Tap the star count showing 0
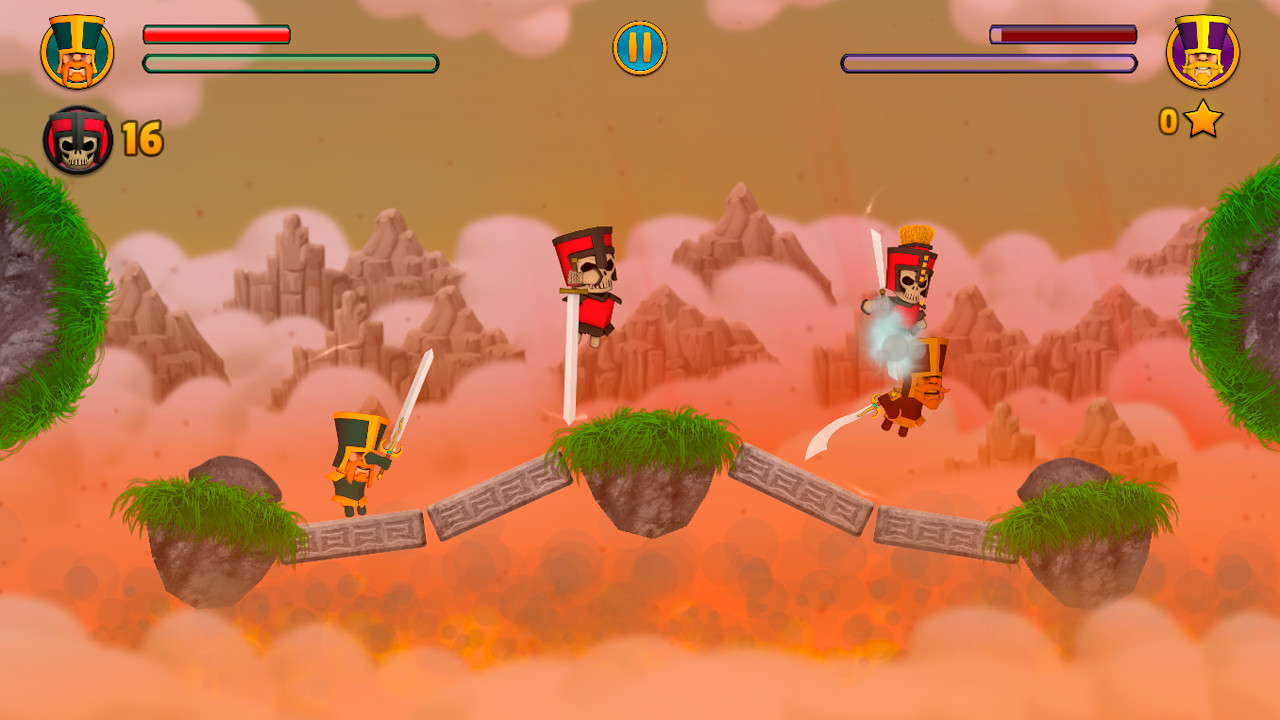This screenshot has width=1280, height=720. click(x=1167, y=121)
